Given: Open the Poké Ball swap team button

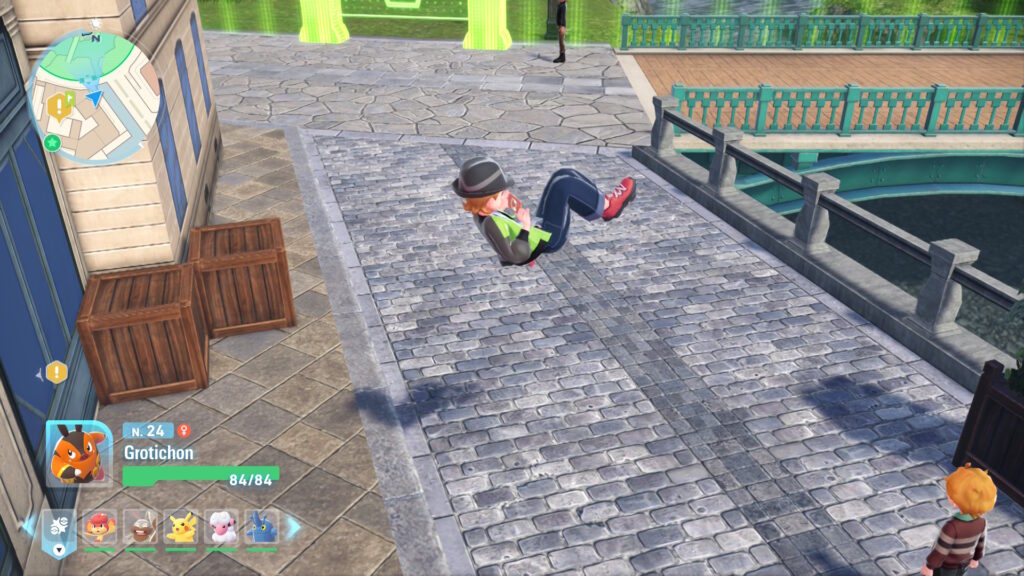Looking at the screenshot, I should point(59,527).
